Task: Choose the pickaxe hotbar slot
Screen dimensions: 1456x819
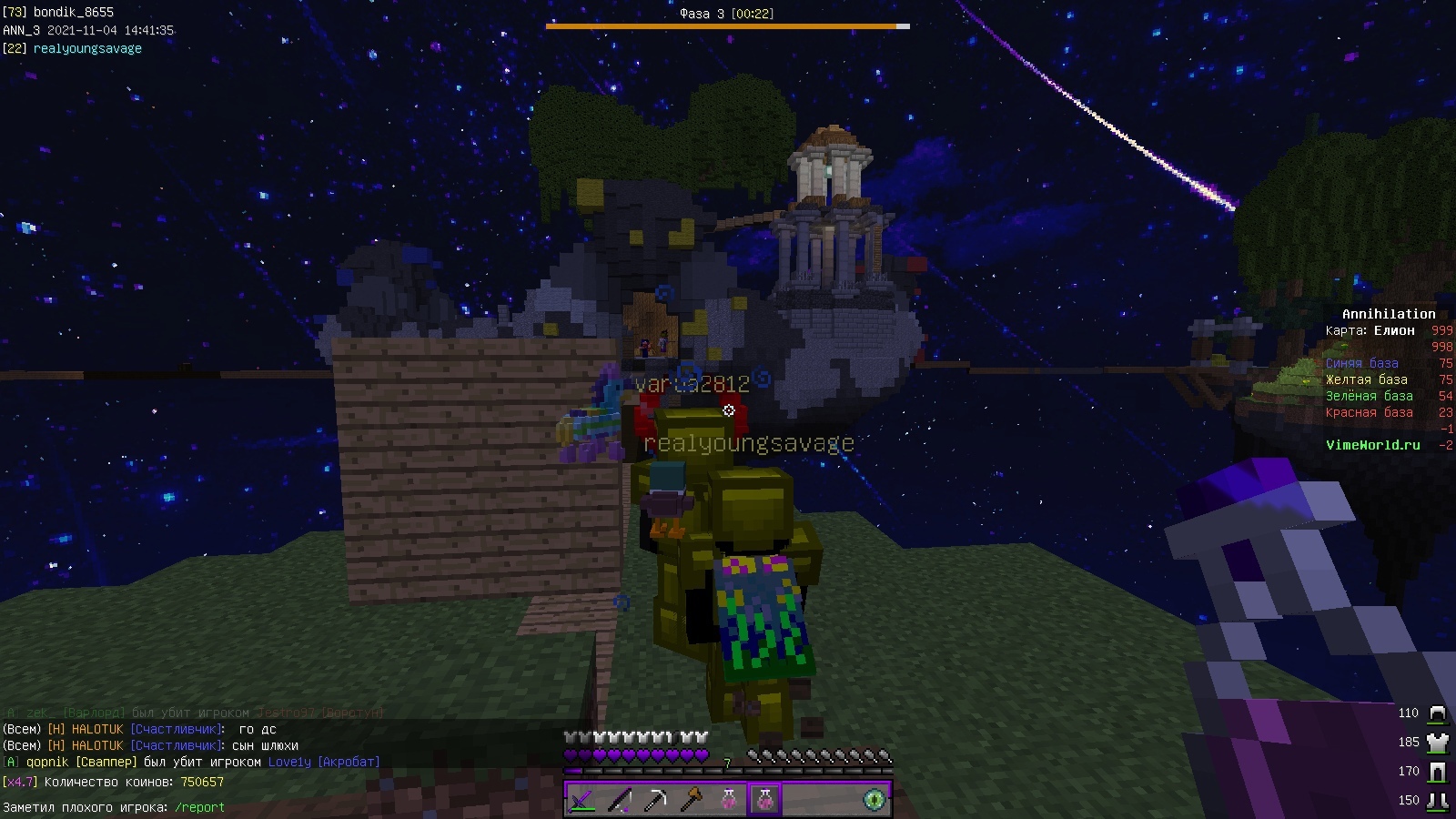Action: coord(655,800)
